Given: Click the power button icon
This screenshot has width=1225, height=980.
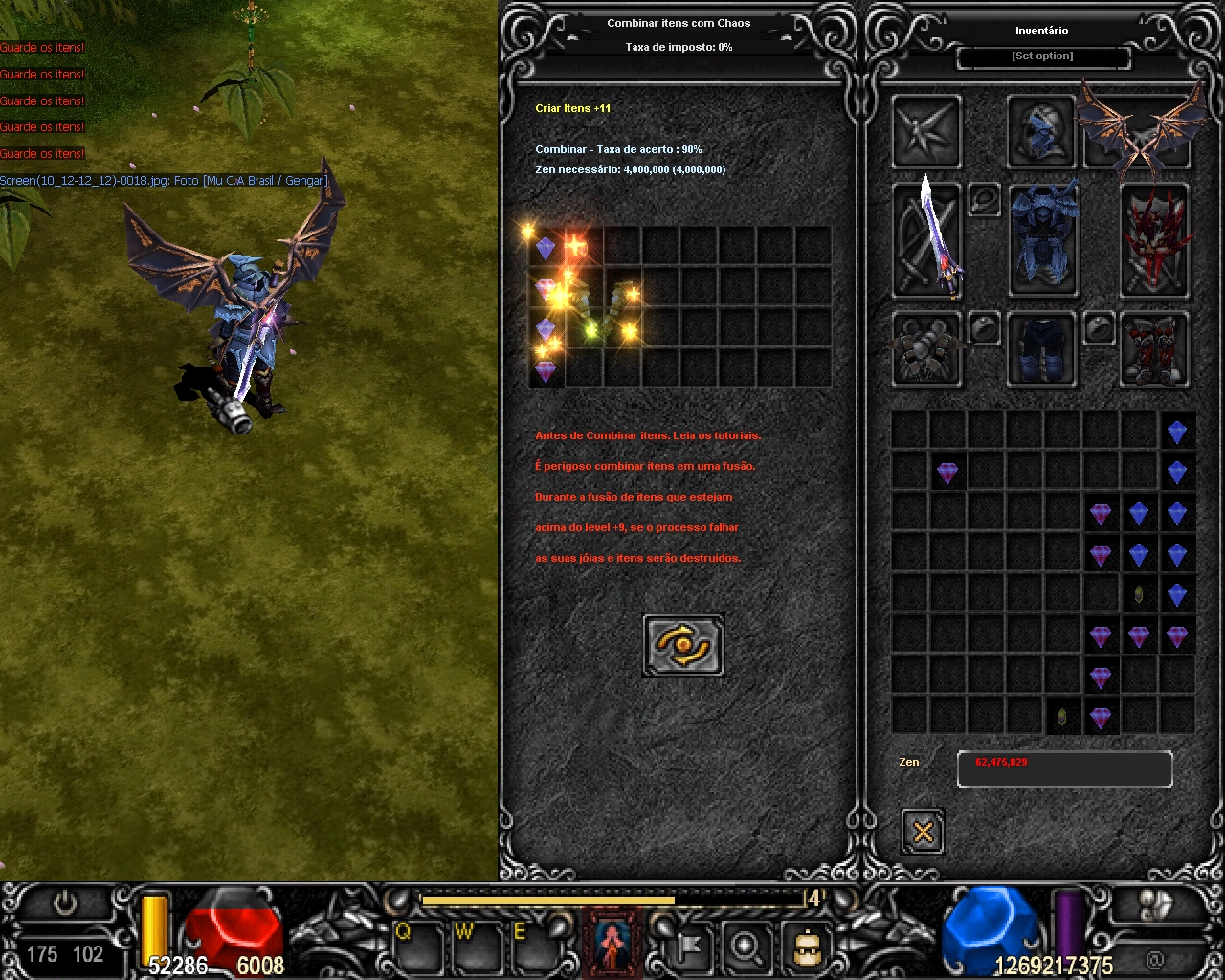Looking at the screenshot, I should [x=65, y=902].
